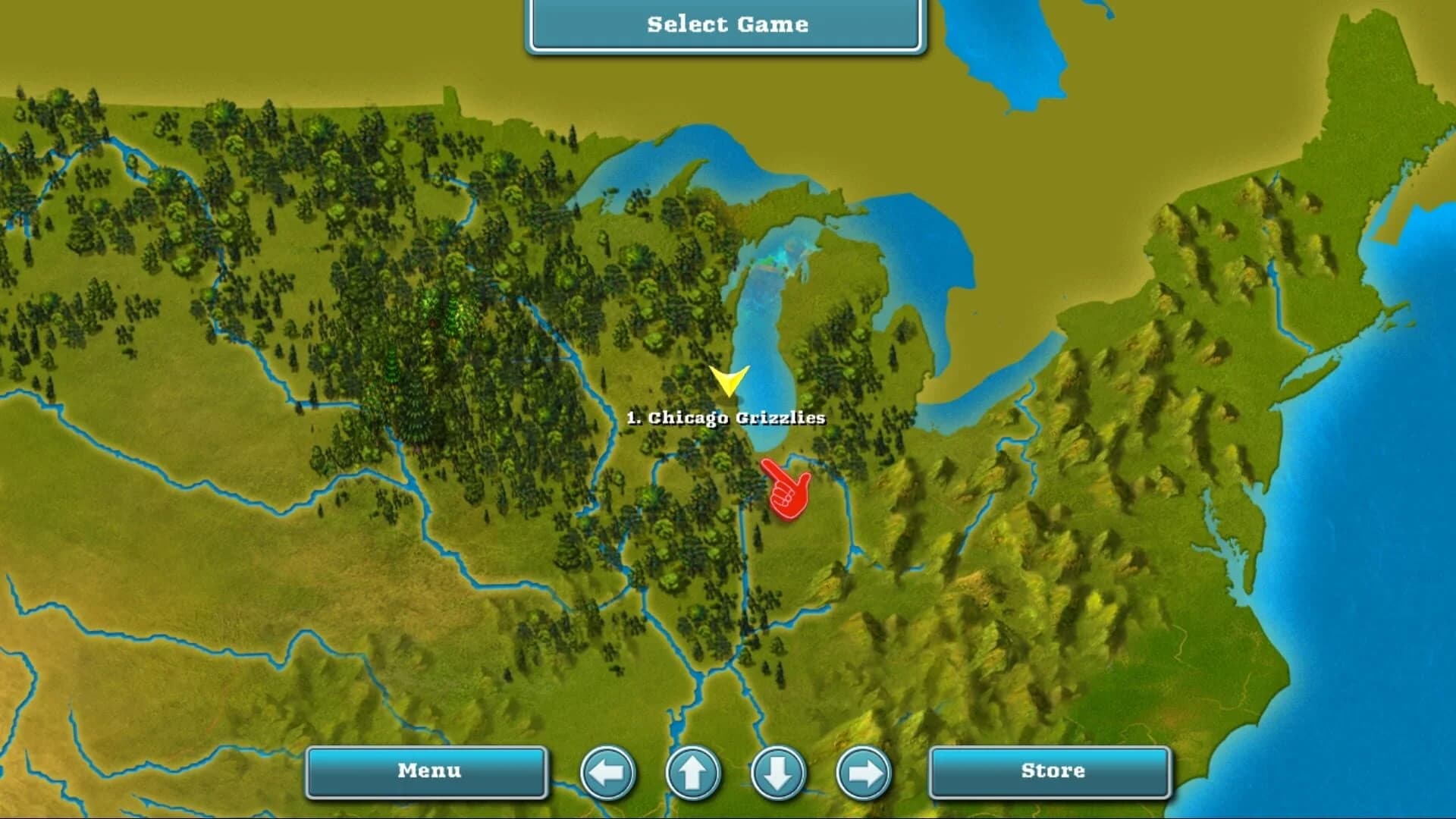Open the Store screen
Viewport: 1456px width, 819px height.
(1048, 770)
